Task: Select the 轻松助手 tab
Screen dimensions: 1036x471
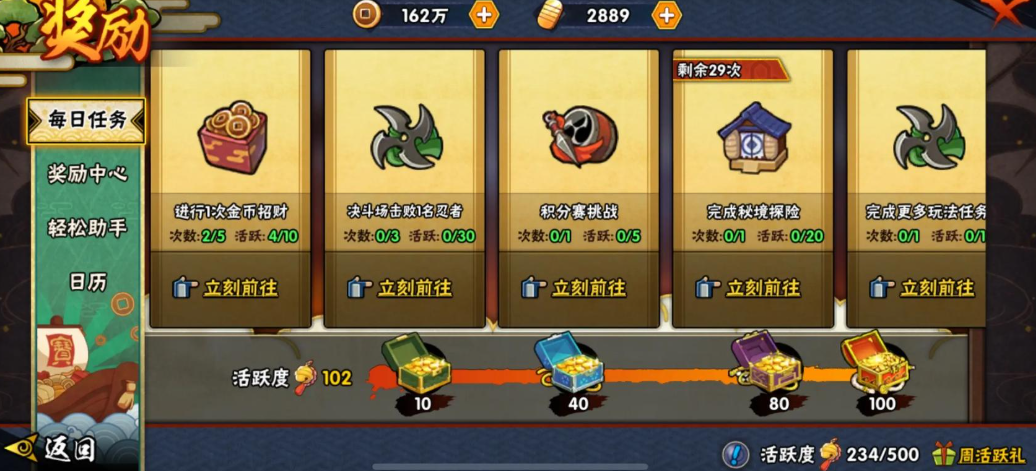Action: [87, 227]
